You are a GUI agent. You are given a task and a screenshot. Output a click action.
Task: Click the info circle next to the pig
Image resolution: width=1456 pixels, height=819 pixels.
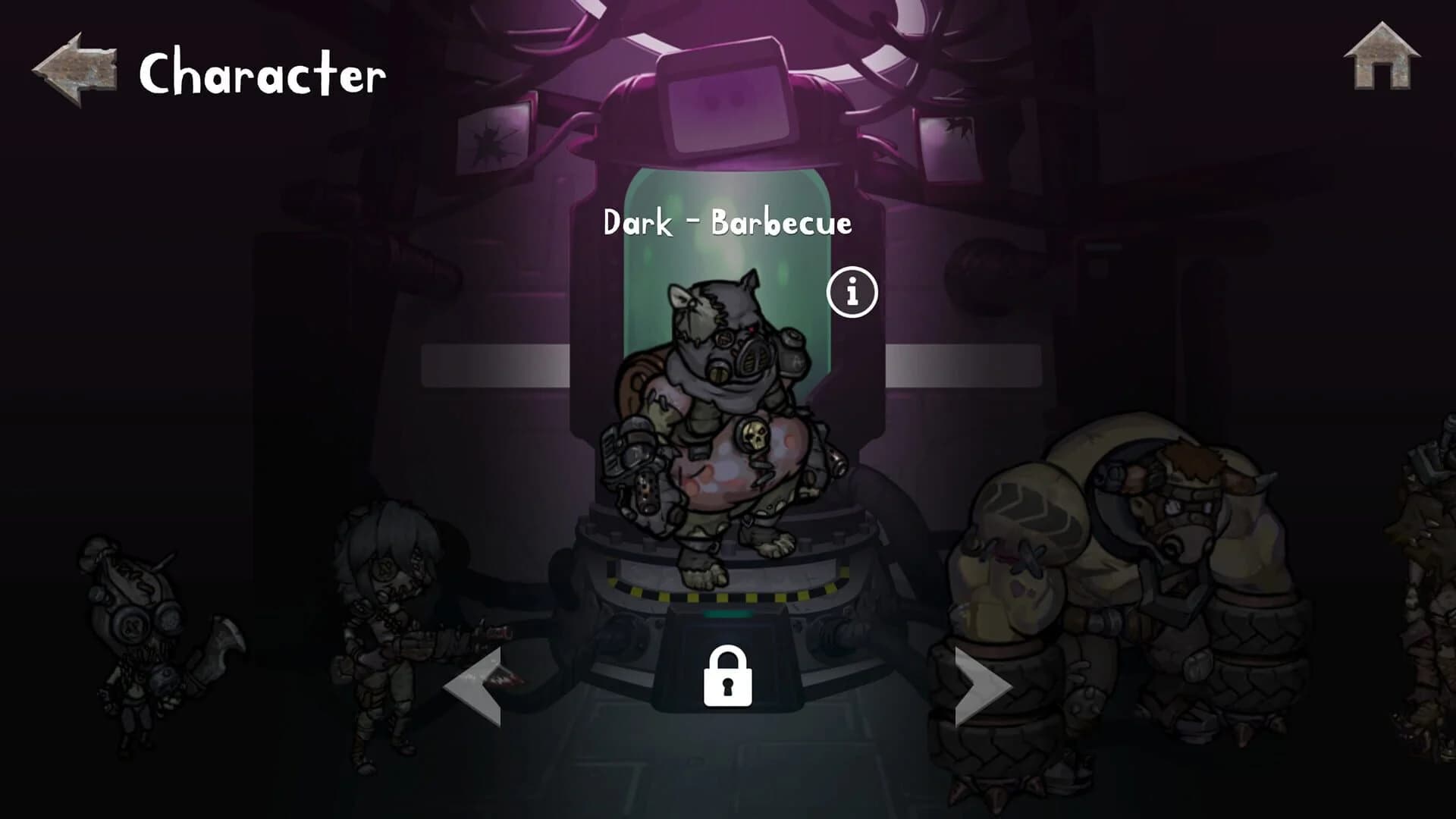852,291
